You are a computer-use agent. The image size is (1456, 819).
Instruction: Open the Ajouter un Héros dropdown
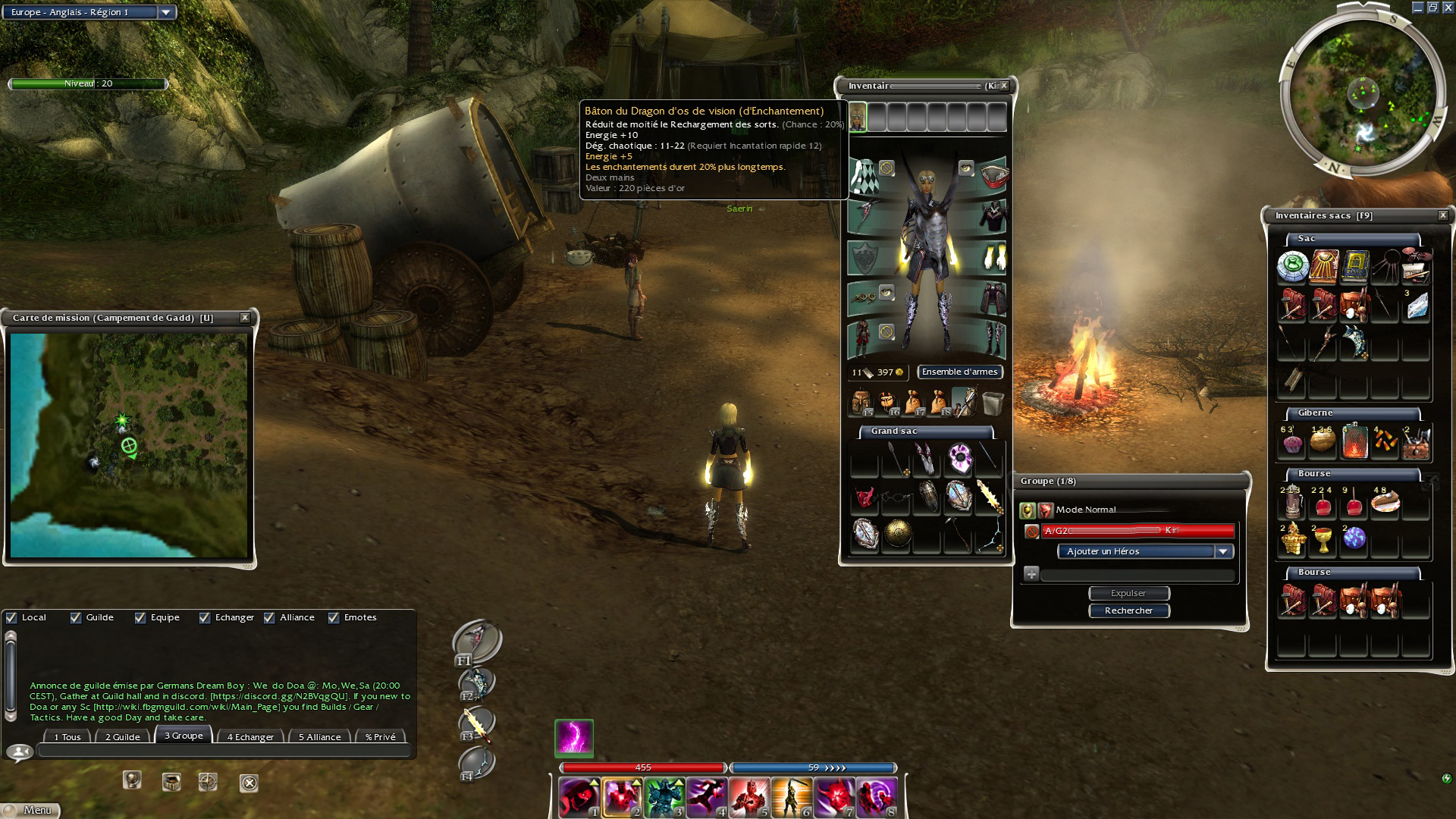click(1222, 551)
